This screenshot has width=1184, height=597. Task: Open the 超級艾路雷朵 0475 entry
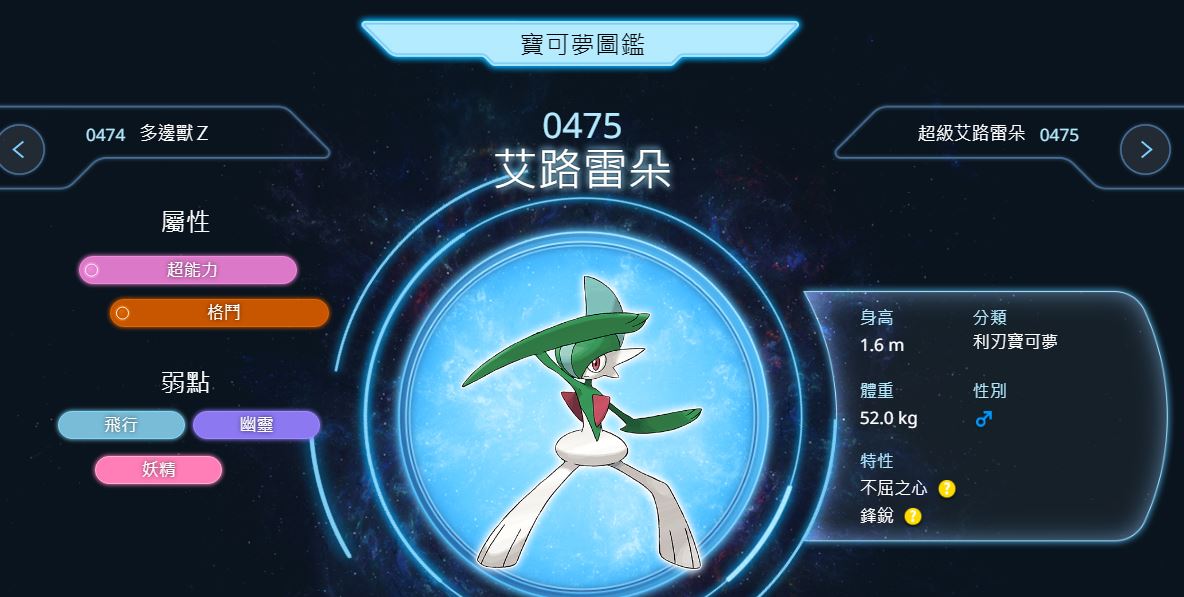(997, 134)
